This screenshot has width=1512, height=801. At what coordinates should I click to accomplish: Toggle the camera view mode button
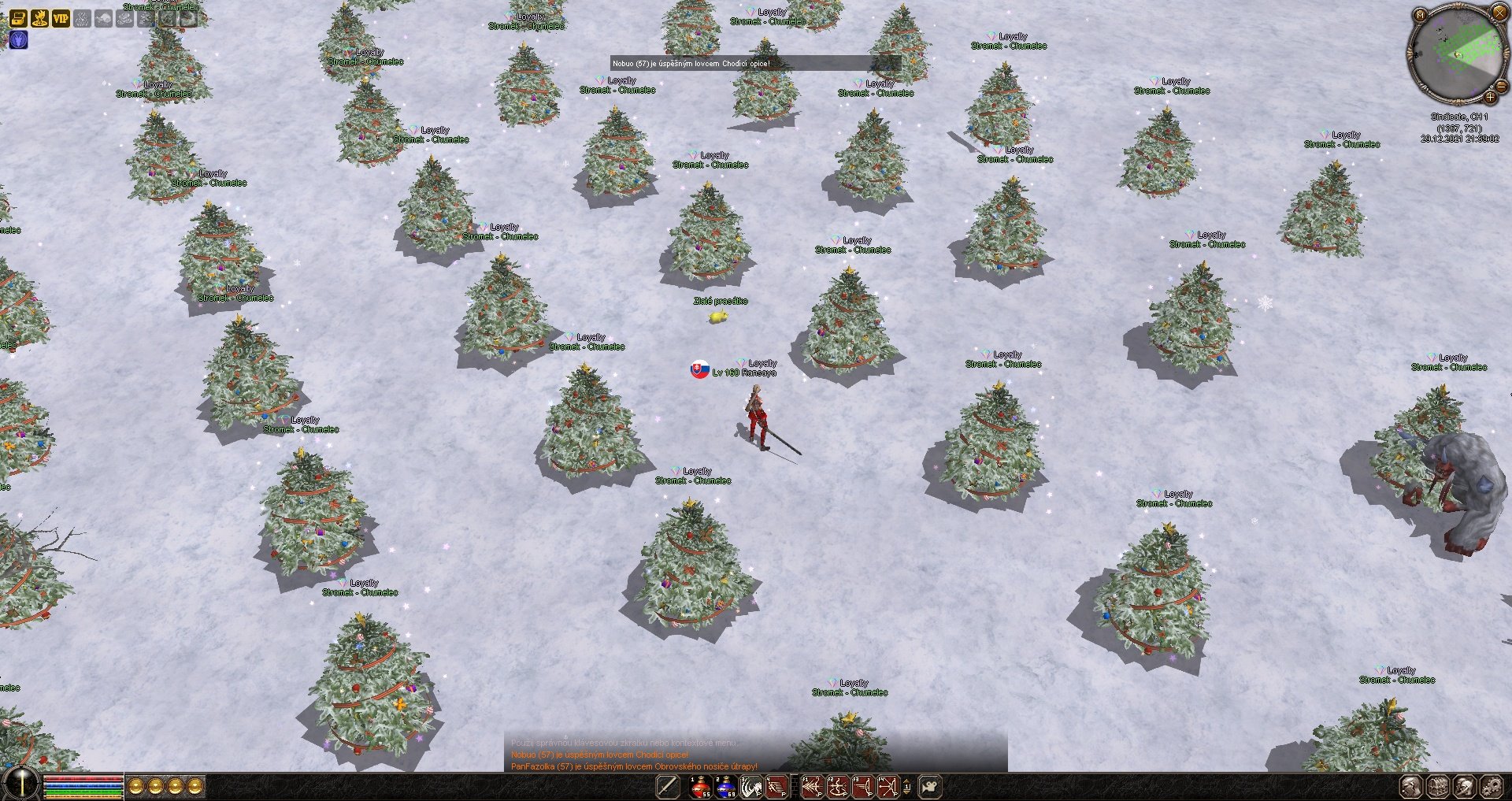[931, 786]
